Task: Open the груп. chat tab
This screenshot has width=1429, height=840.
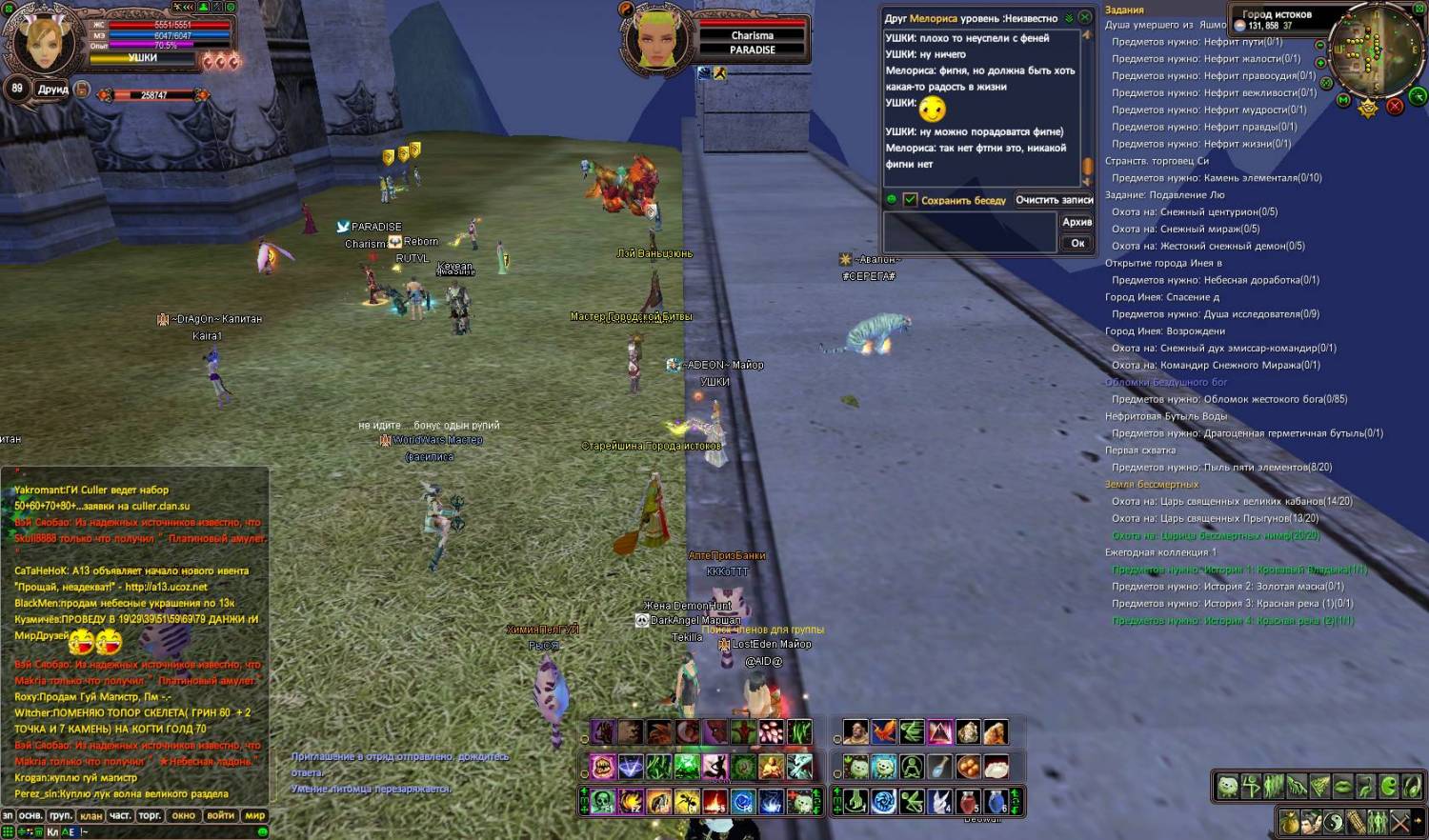Action: (x=61, y=816)
